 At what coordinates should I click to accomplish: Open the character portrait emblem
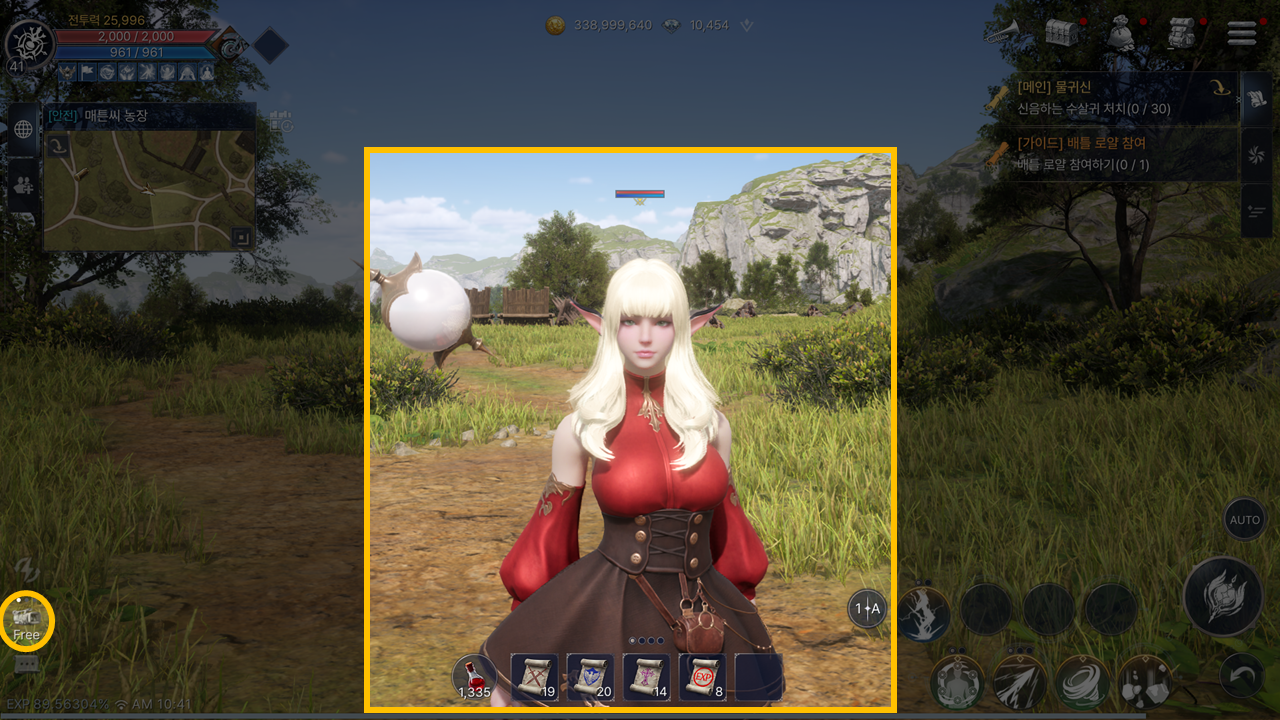click(28, 45)
